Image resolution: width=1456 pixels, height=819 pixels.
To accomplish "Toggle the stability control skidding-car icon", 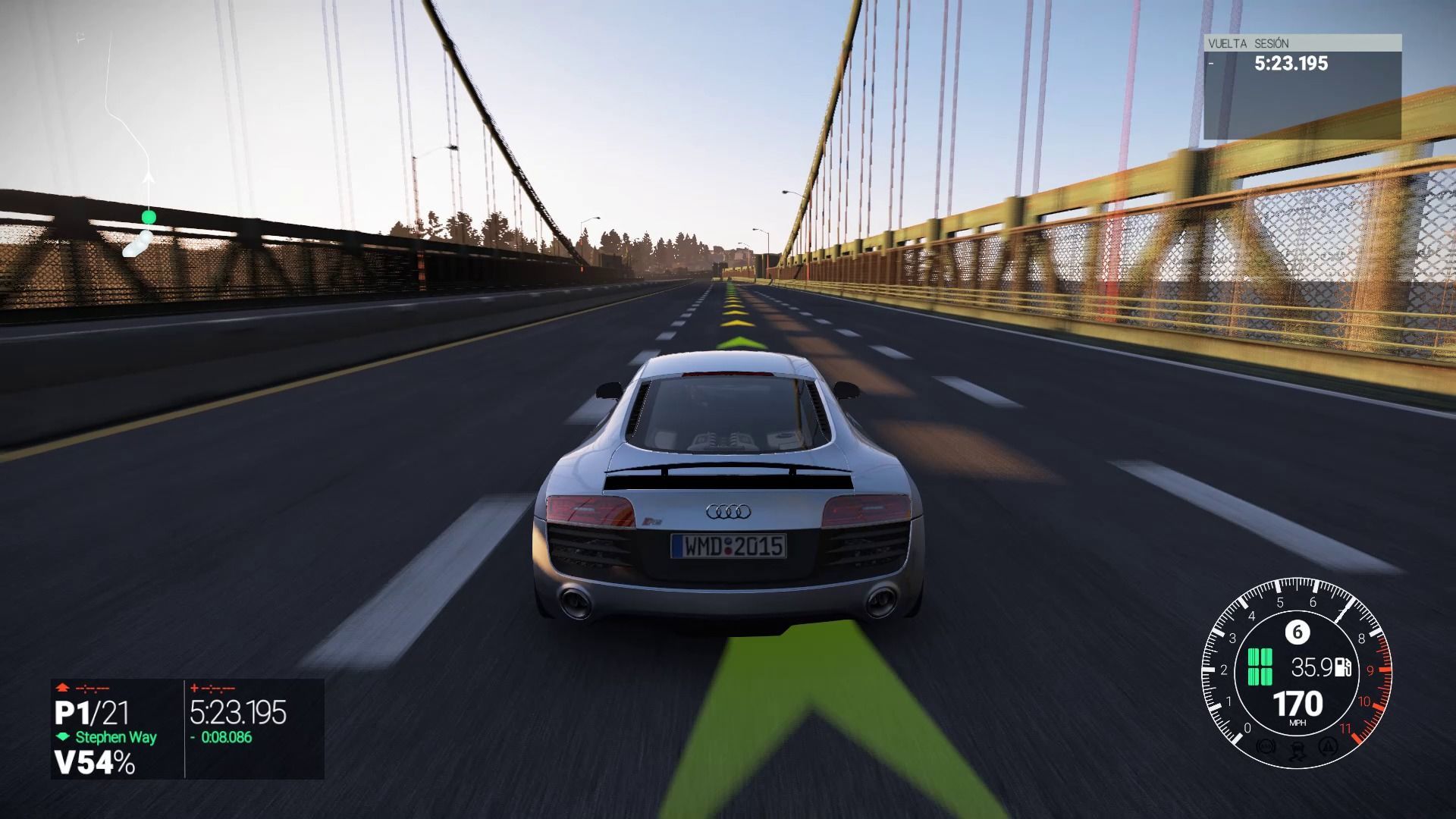I will (x=1296, y=750).
